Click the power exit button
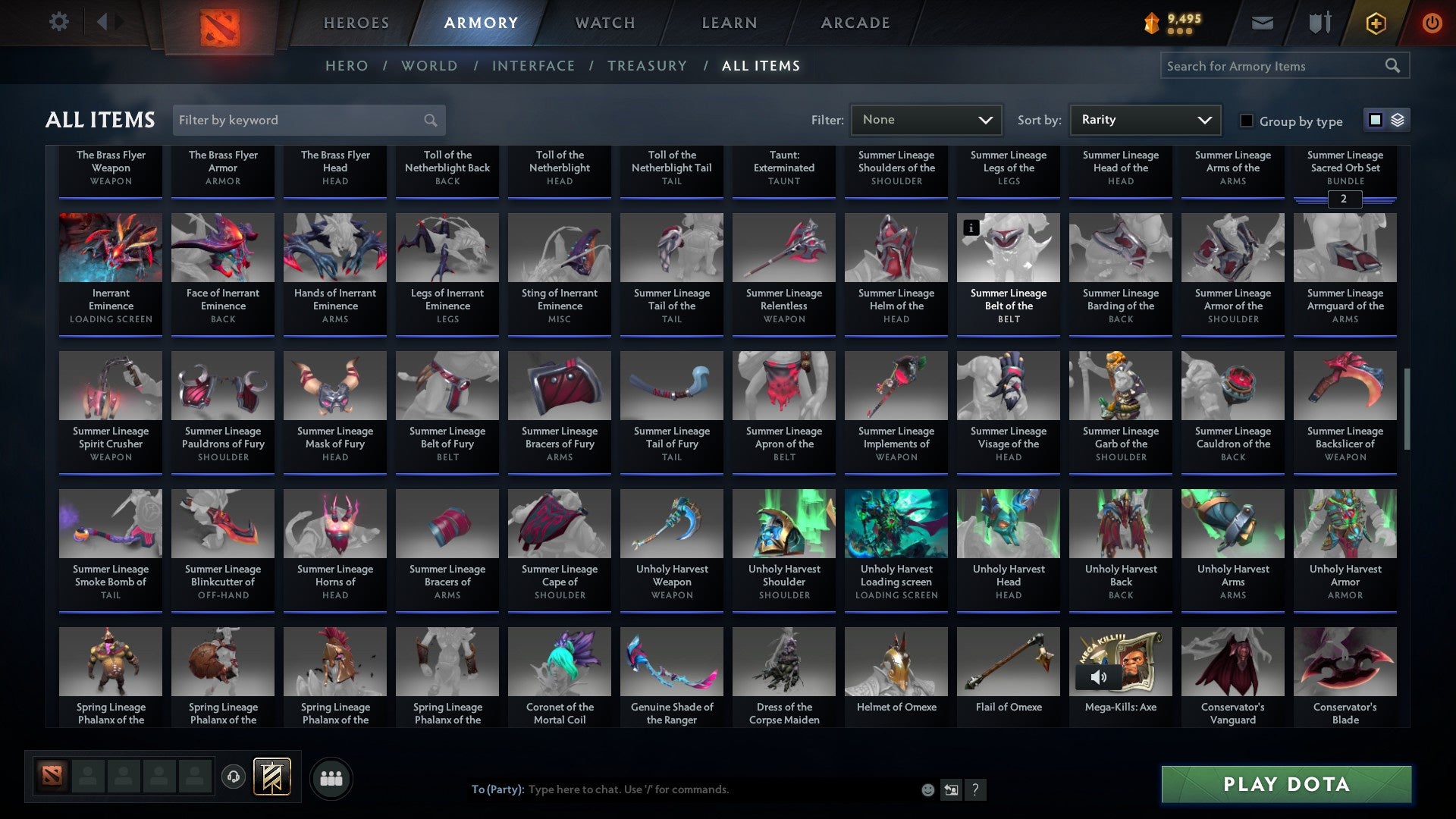 click(x=1432, y=22)
